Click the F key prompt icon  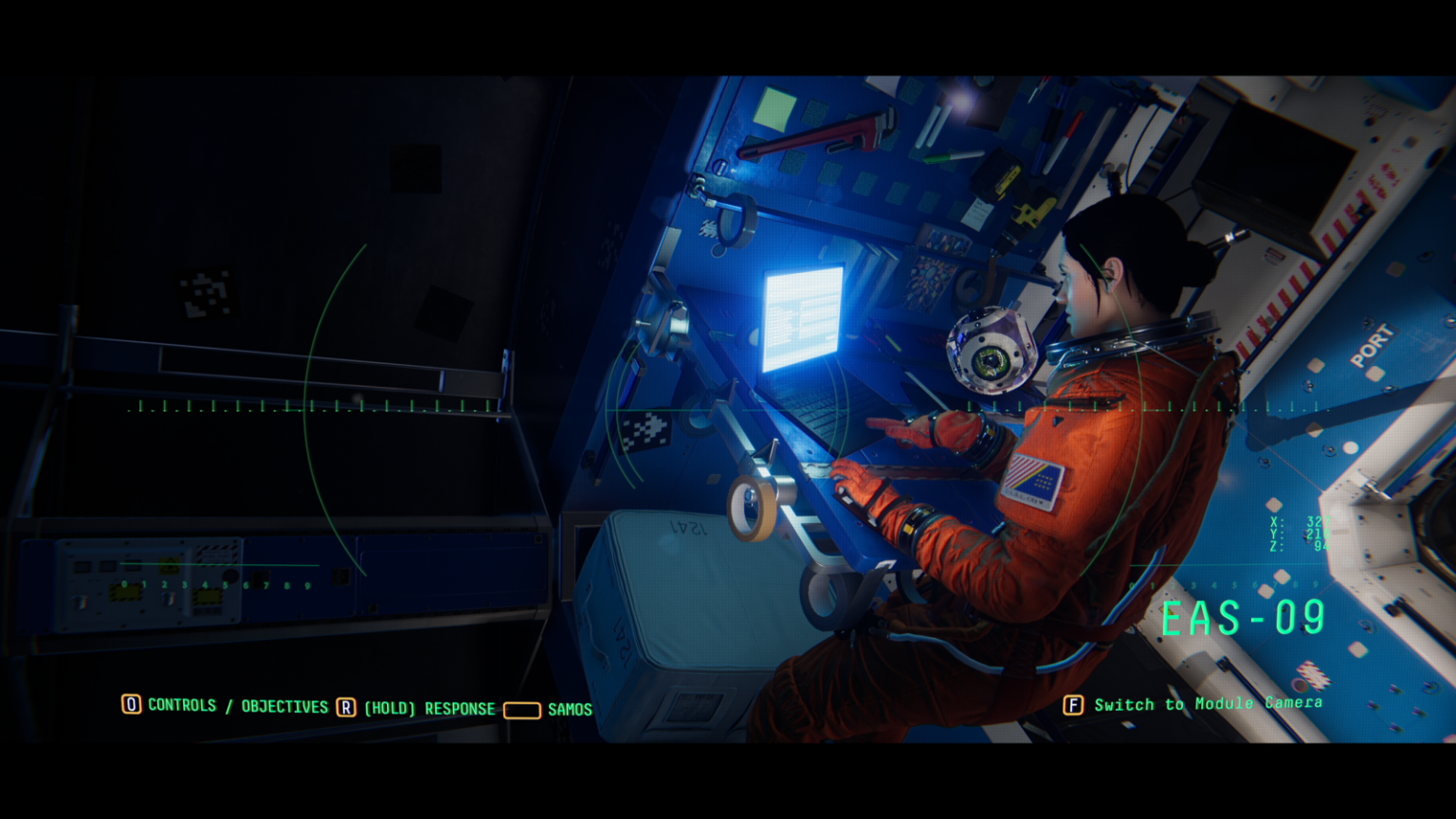coord(1074,706)
